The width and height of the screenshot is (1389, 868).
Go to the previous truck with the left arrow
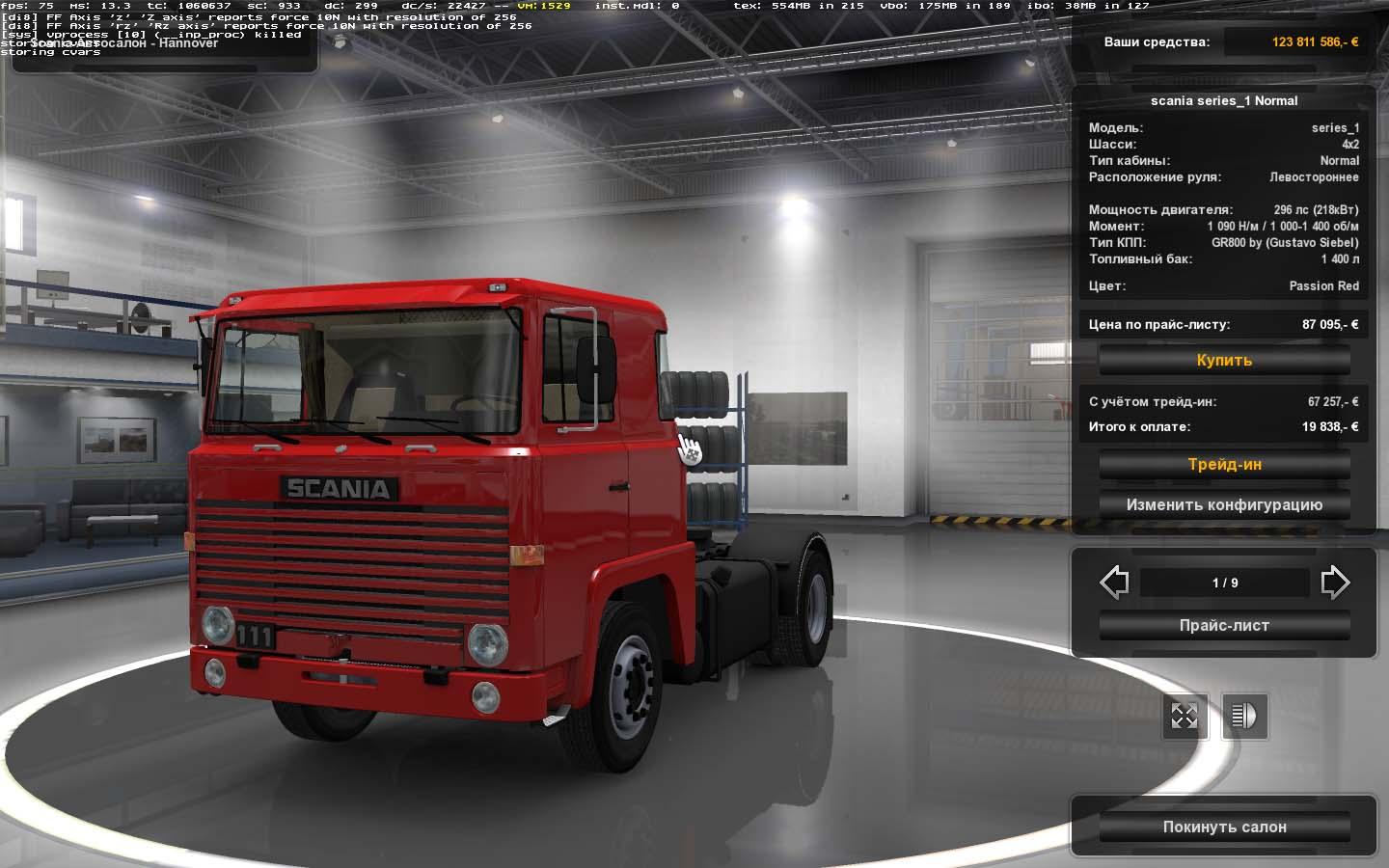click(1114, 583)
